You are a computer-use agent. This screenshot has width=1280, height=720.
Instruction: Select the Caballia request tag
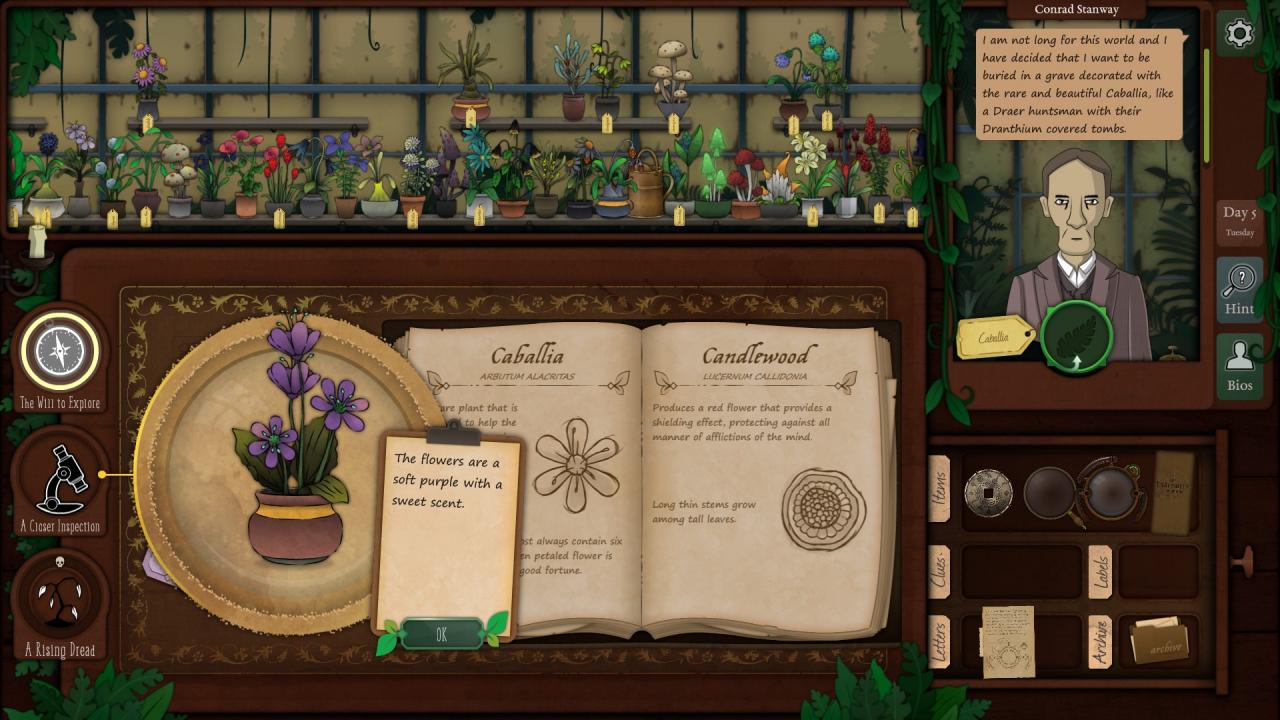[x=996, y=338]
